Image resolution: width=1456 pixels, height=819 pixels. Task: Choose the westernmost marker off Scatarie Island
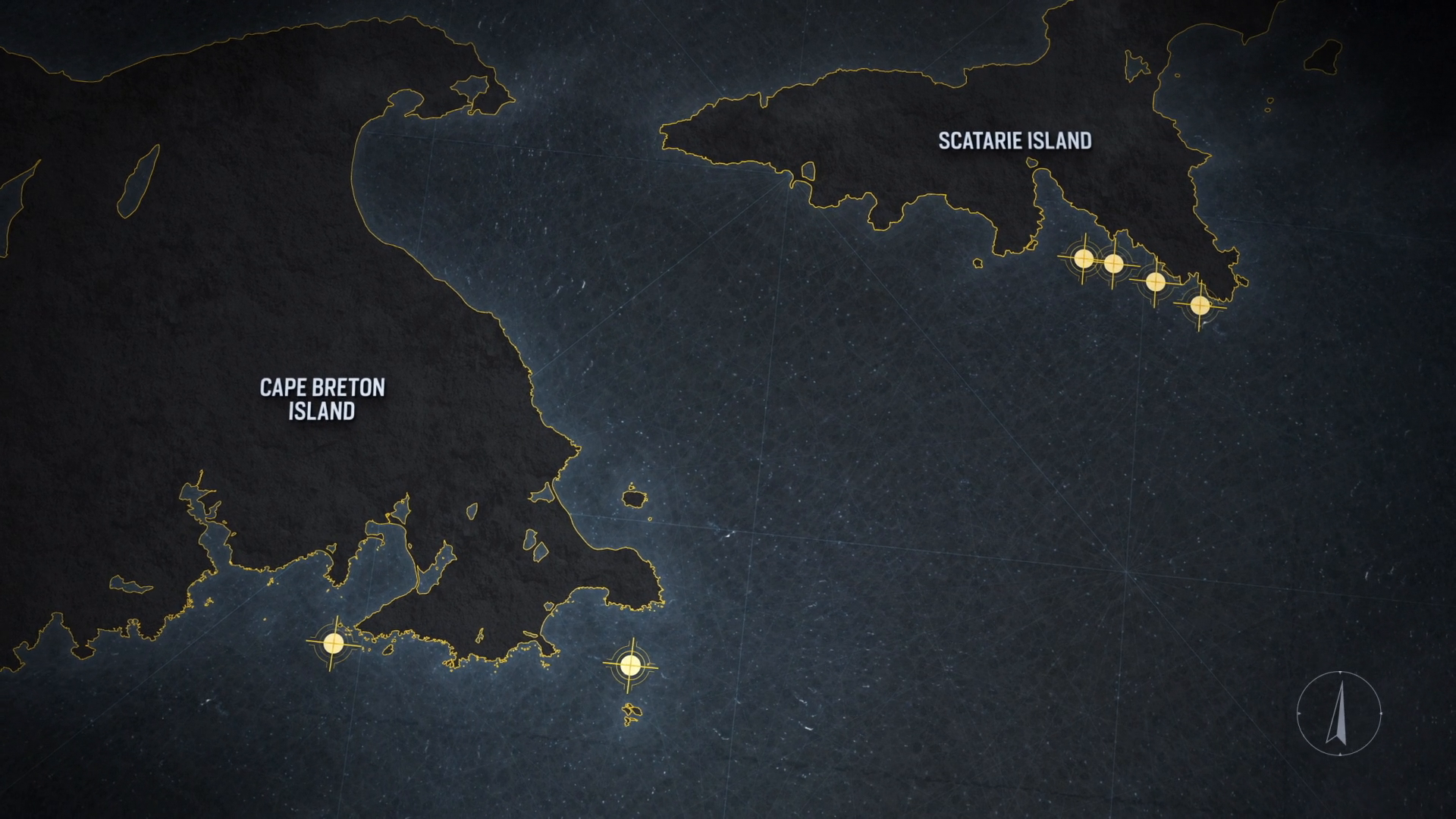pyautogui.click(x=1084, y=258)
